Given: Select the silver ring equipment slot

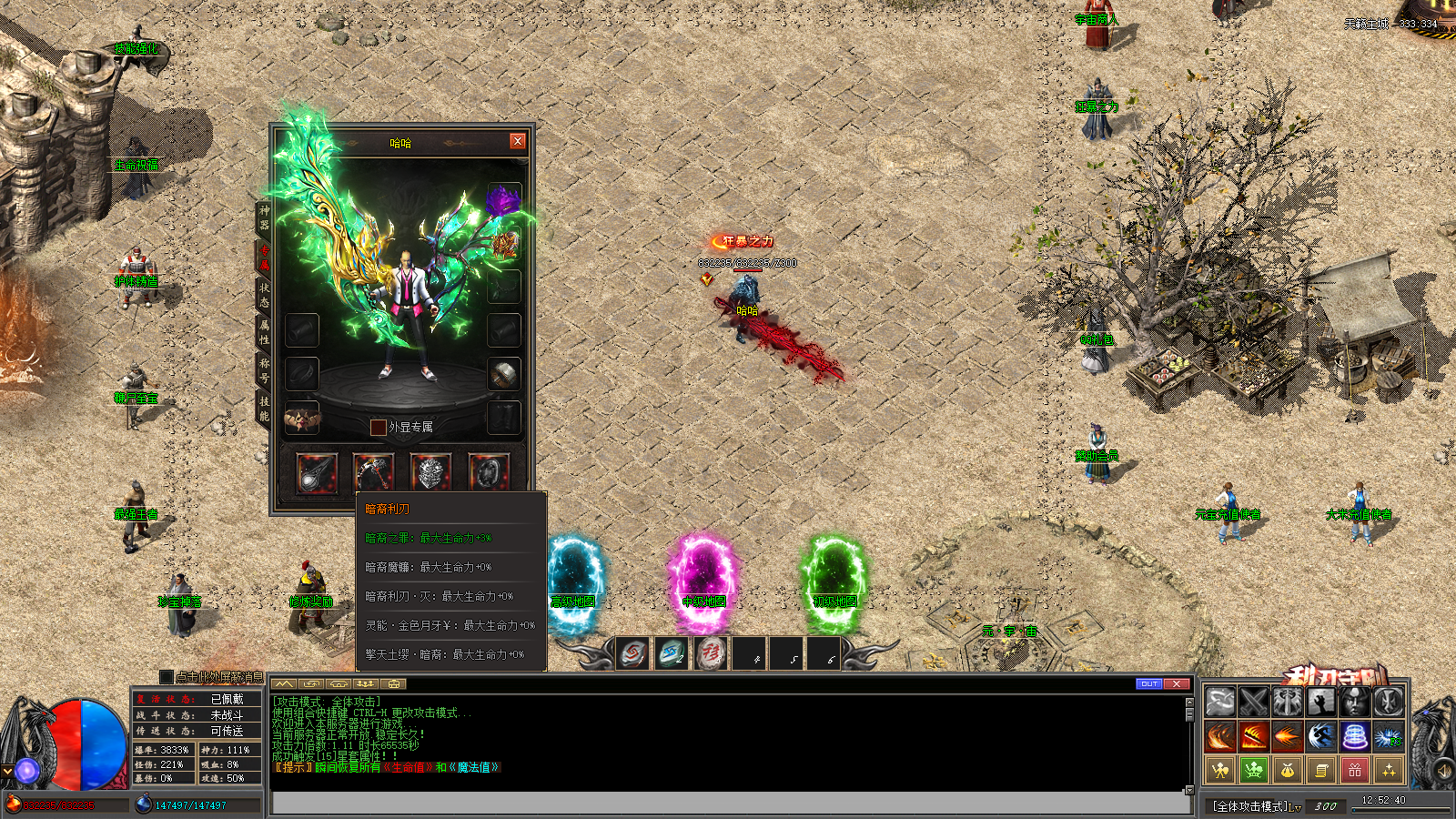Looking at the screenshot, I should (503, 373).
